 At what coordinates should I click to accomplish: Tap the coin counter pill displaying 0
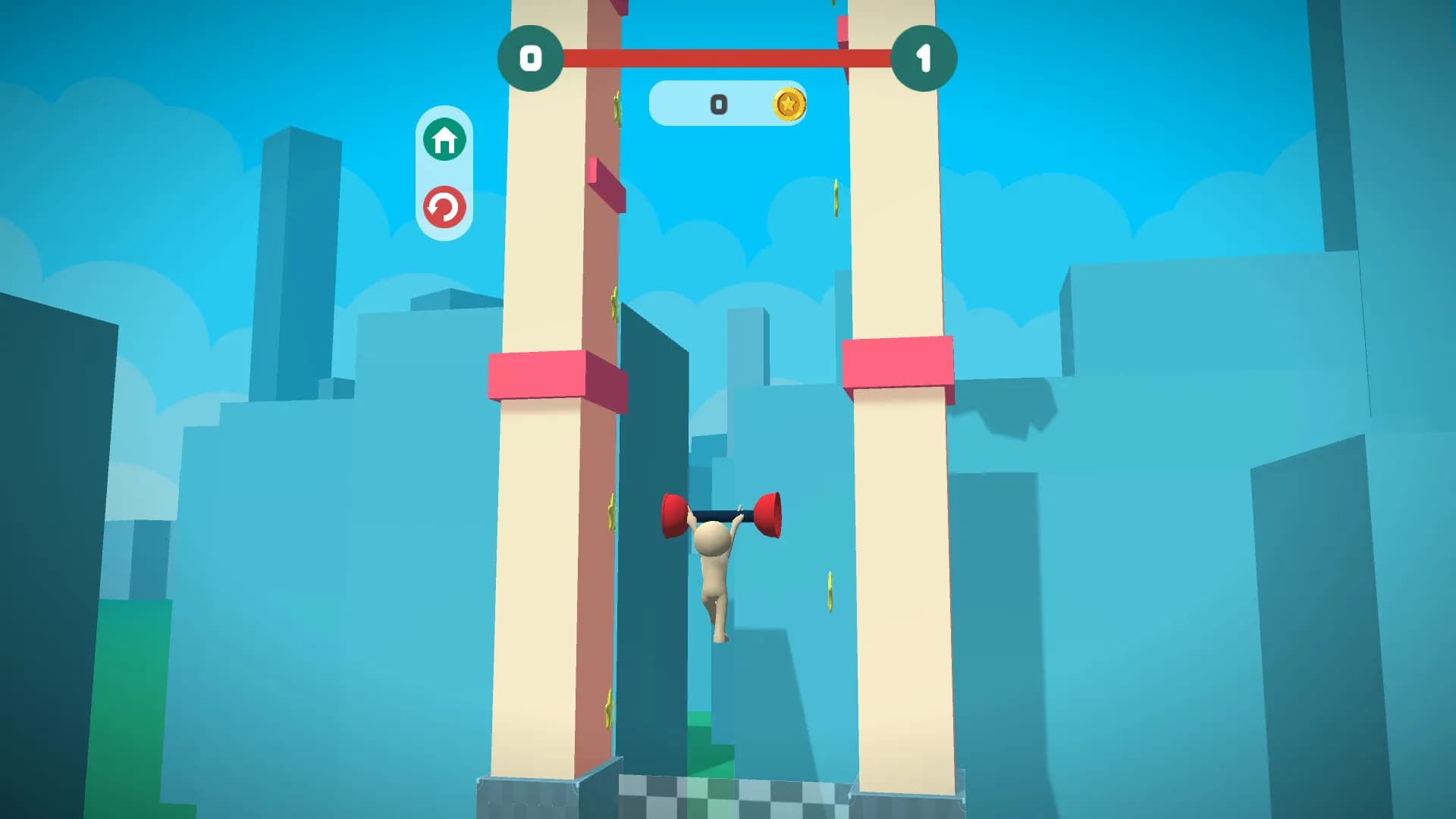click(728, 105)
